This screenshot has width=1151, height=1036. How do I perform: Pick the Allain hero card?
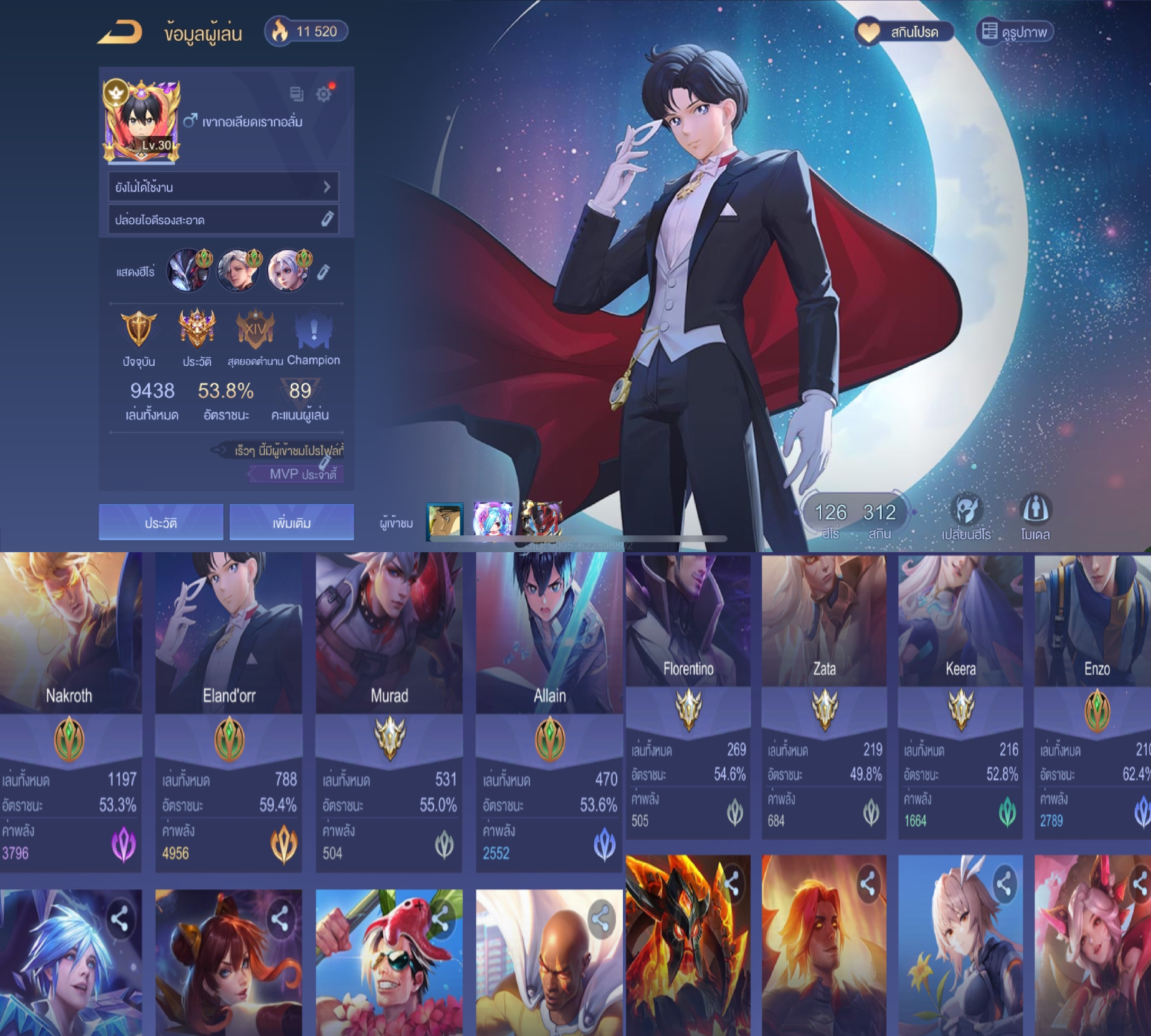tap(549, 712)
